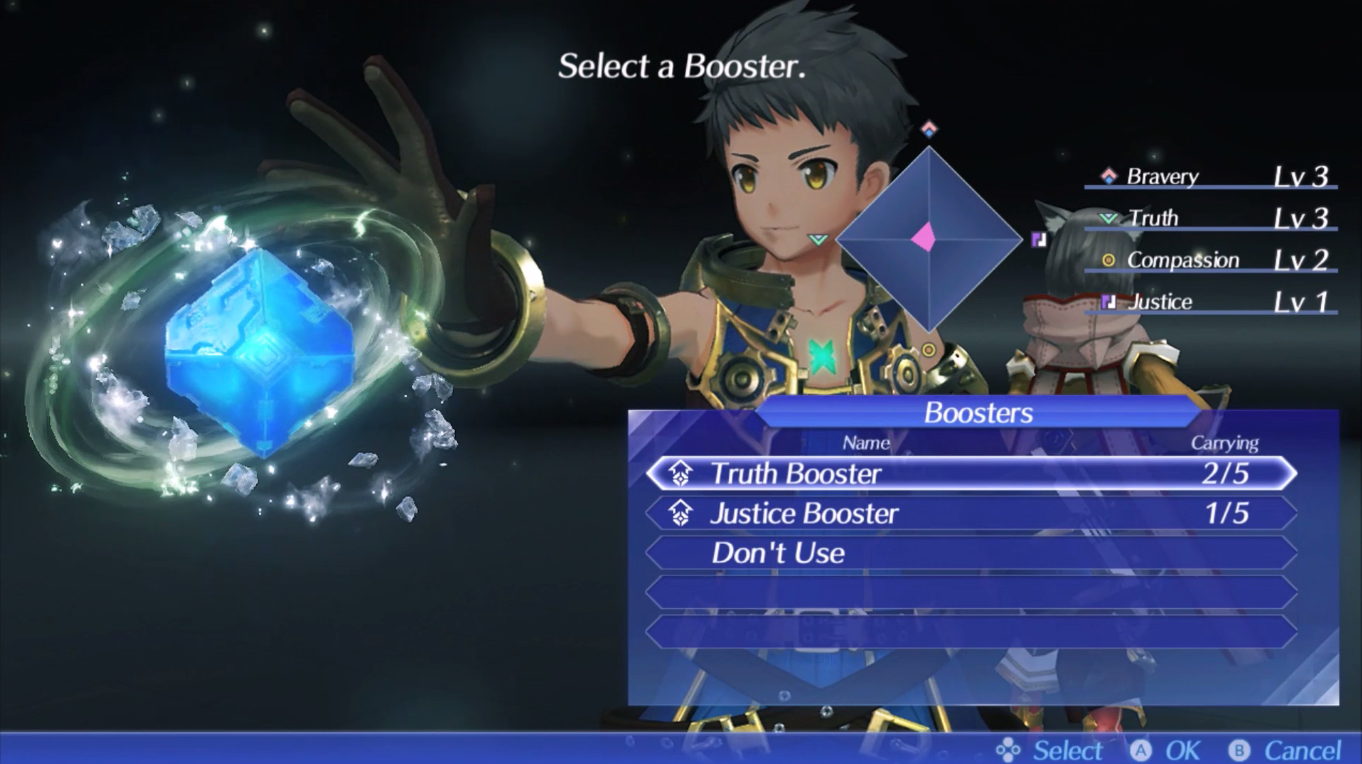The width and height of the screenshot is (1362, 764).
Task: Click the Name column header
Action: pyautogui.click(x=866, y=443)
